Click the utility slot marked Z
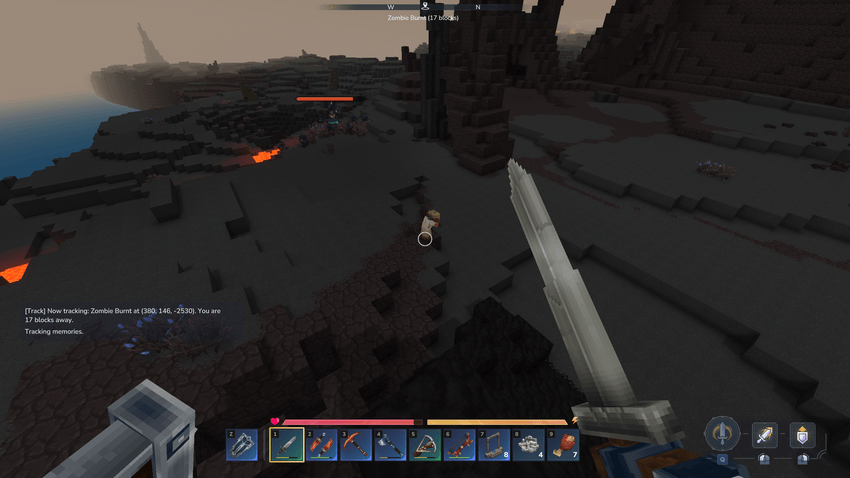Viewport: 850px width, 478px height. [x=242, y=444]
